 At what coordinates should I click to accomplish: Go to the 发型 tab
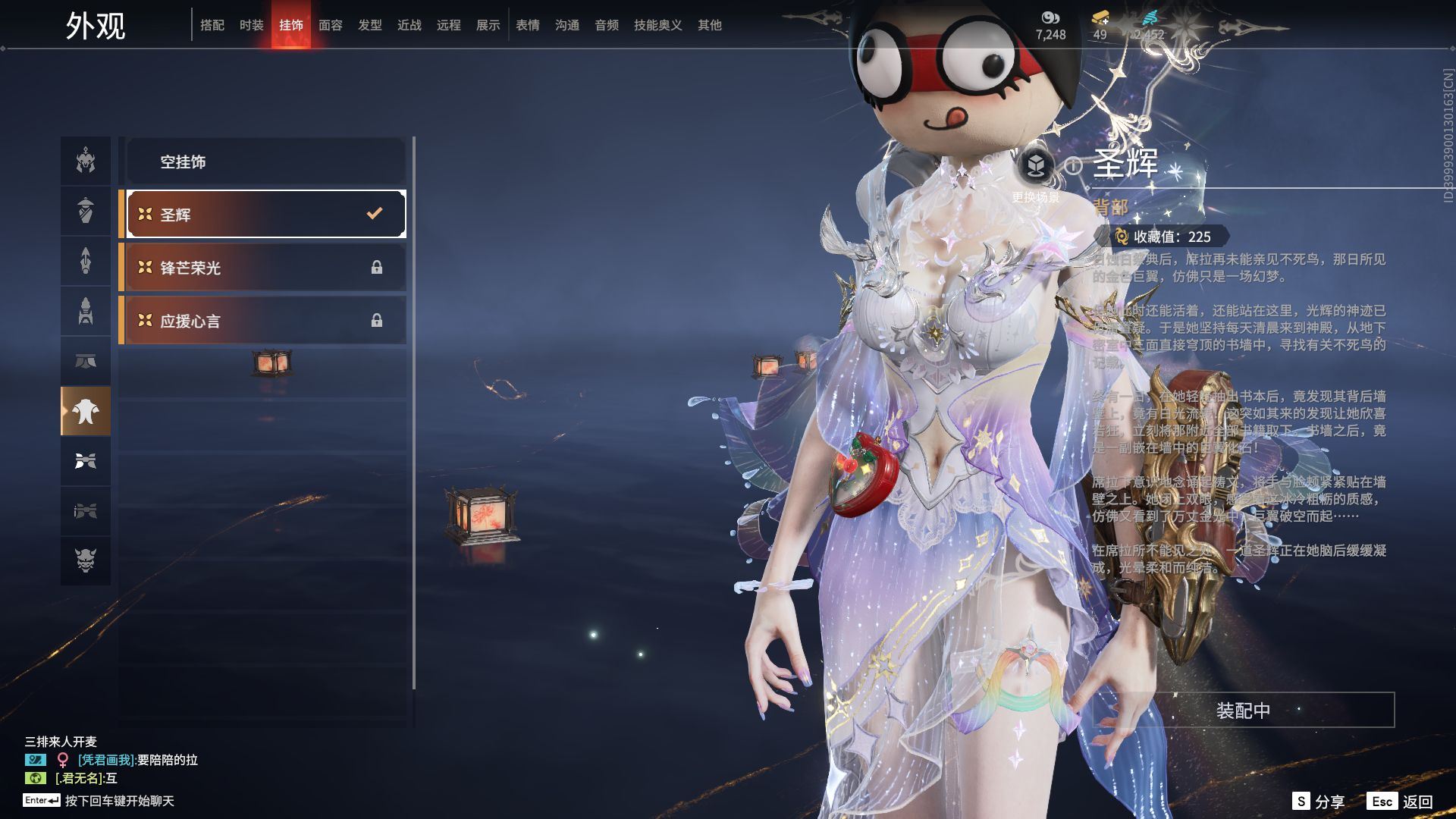(370, 25)
